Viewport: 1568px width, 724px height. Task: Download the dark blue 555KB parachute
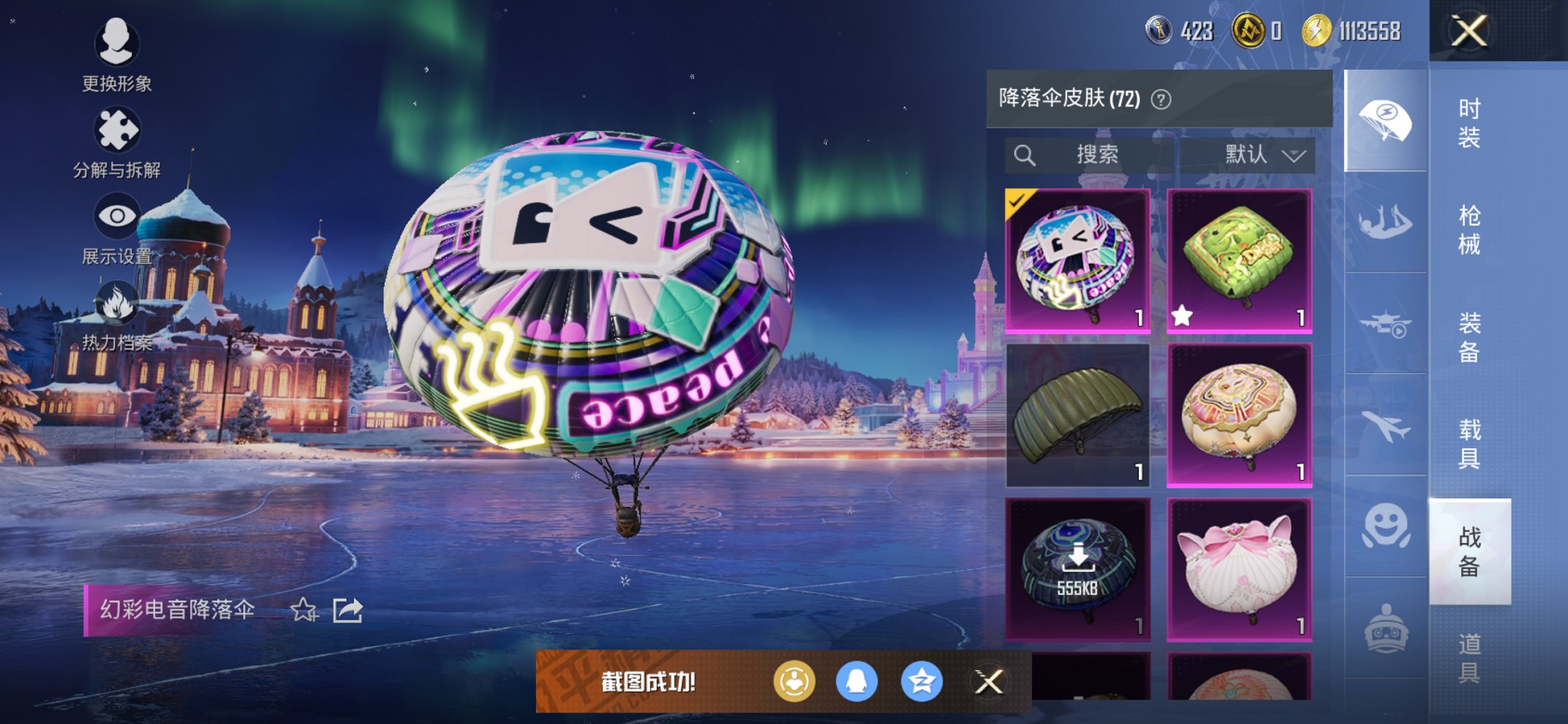click(1078, 570)
